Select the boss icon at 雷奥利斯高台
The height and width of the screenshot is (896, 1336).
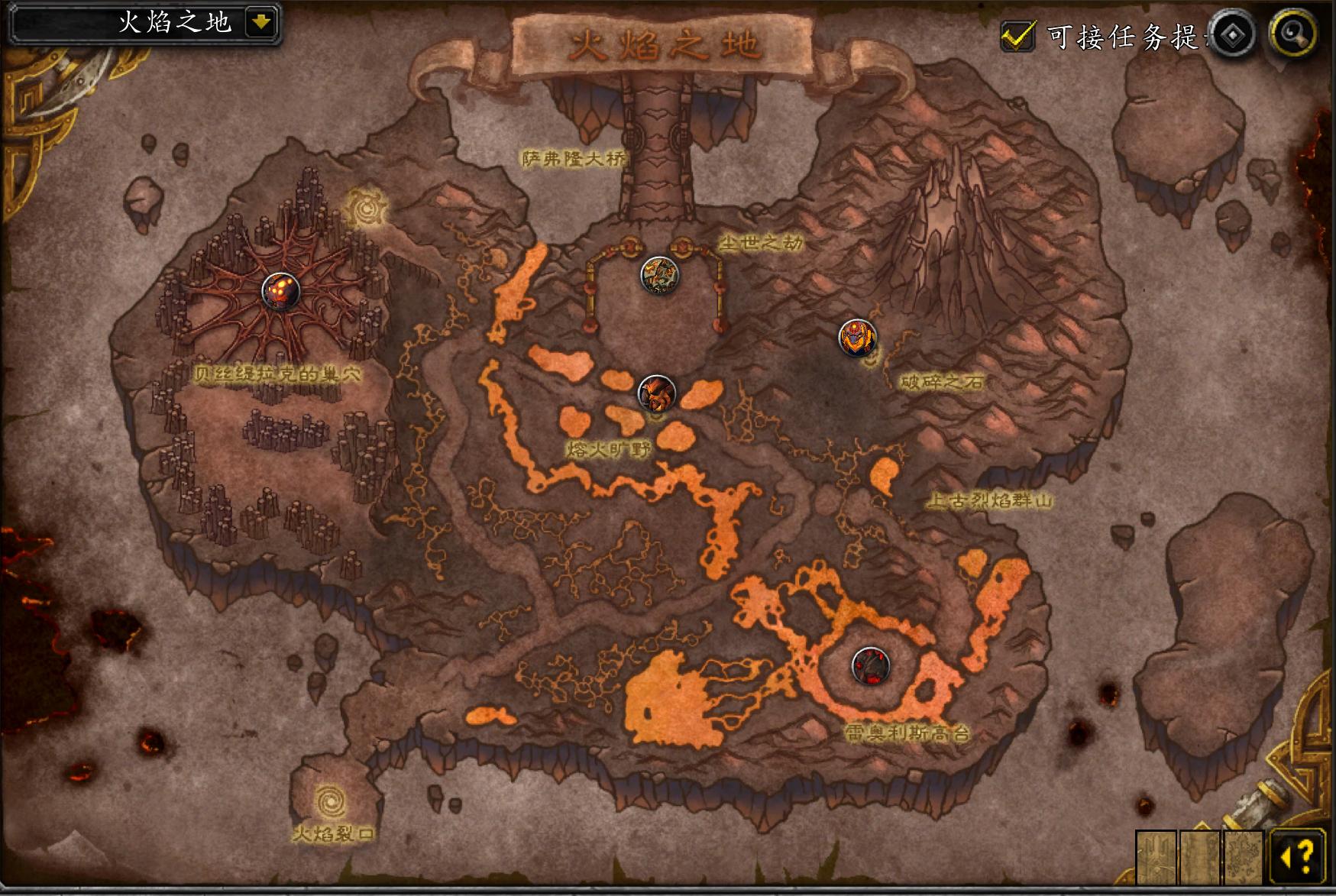(870, 665)
